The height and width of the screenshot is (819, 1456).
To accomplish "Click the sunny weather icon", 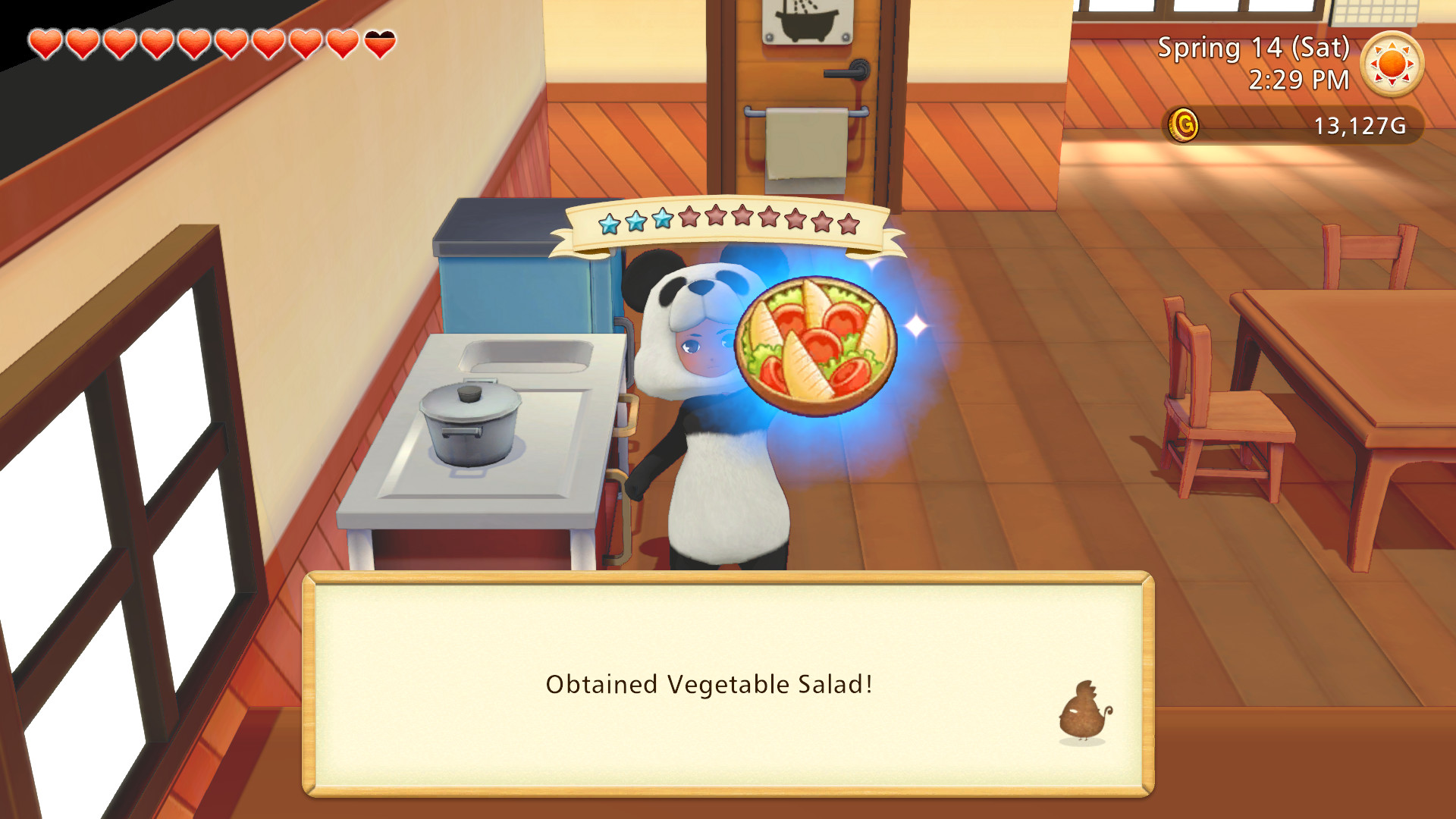I will click(1394, 64).
